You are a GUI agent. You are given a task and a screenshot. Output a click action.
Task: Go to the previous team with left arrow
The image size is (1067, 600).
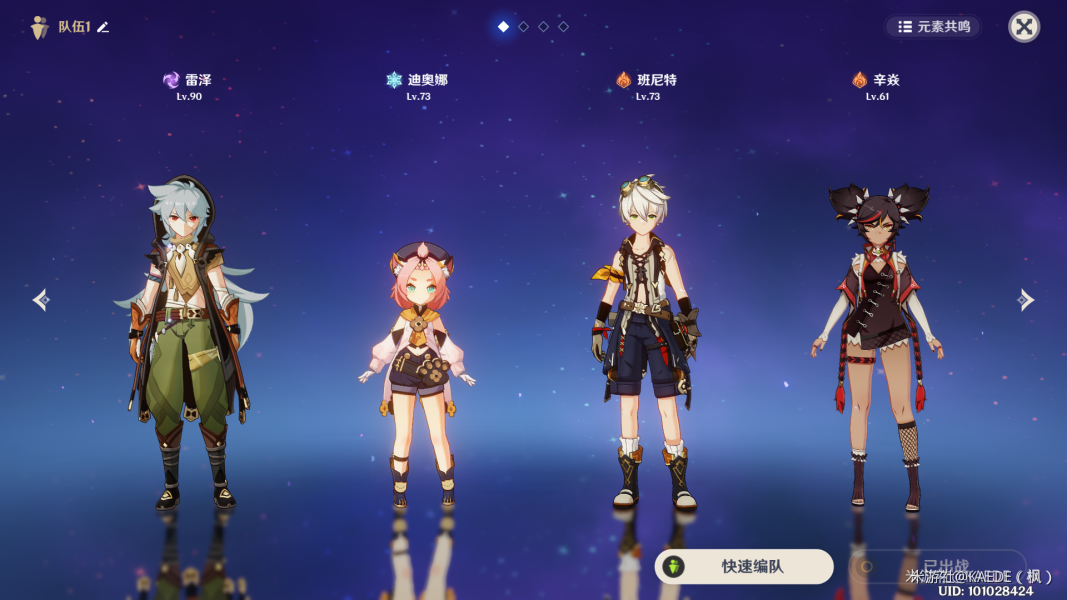(x=40, y=299)
